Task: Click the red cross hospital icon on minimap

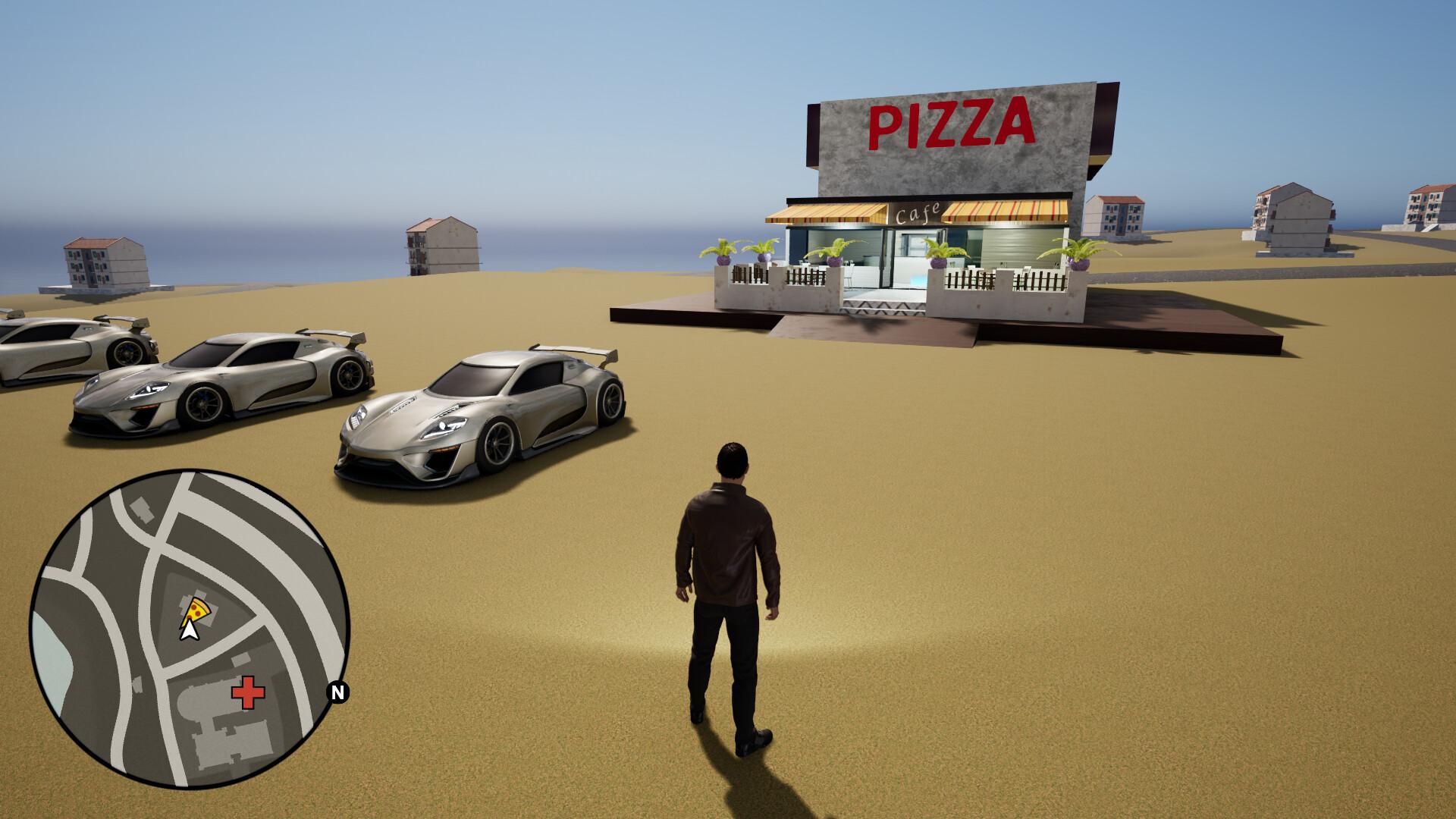Action: click(x=246, y=692)
